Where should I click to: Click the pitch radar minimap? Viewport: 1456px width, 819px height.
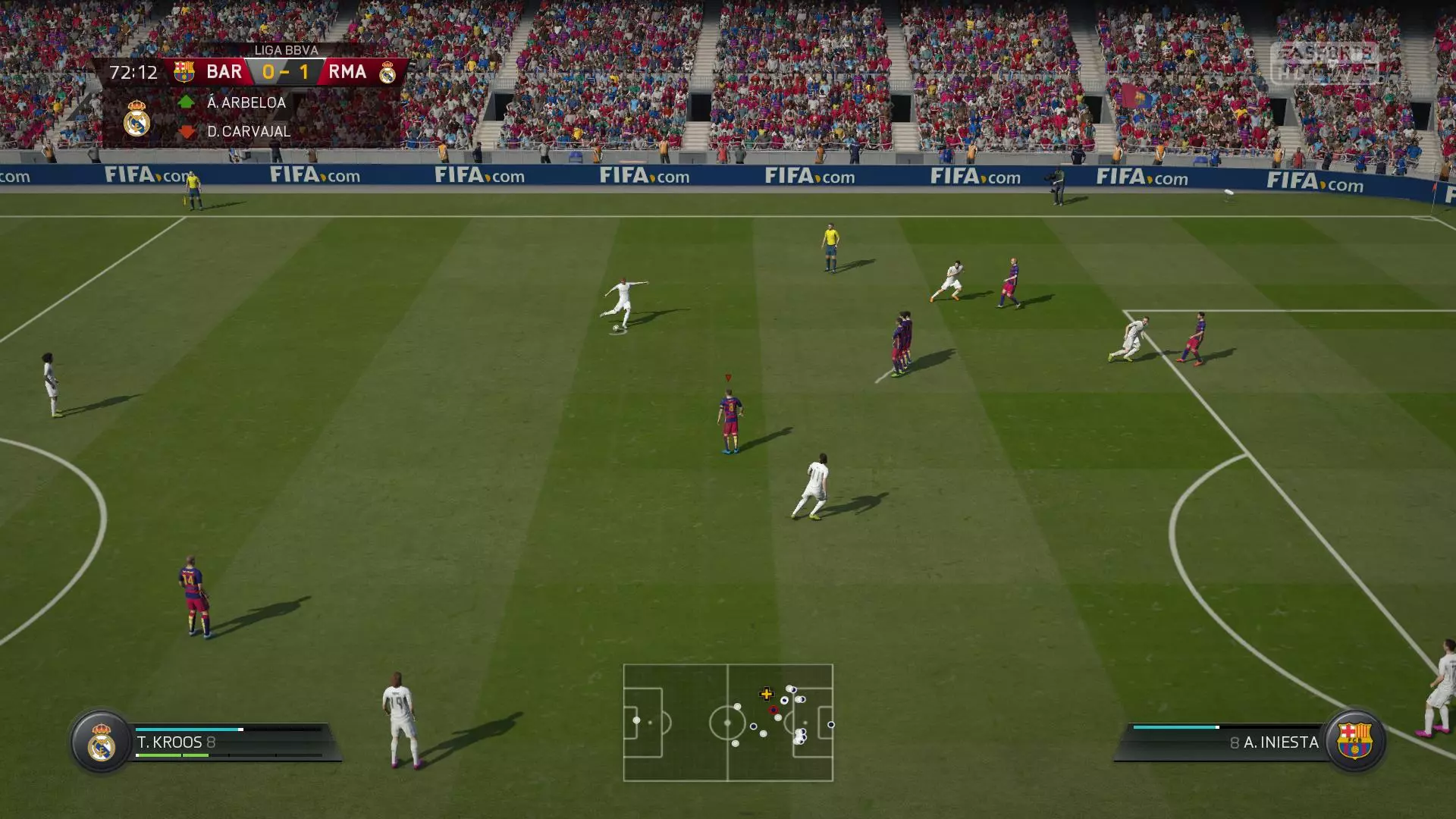tap(728, 723)
